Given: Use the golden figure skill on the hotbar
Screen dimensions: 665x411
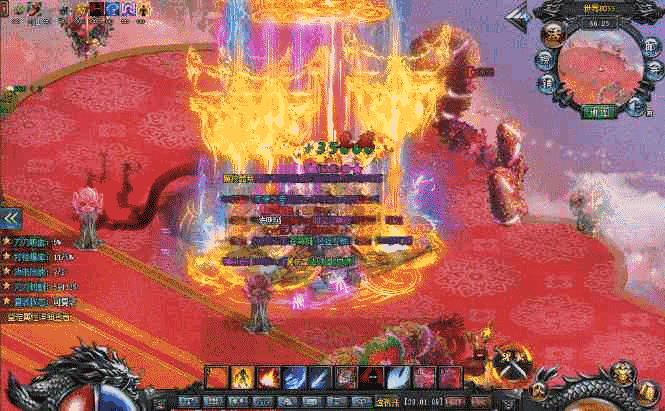Looking at the screenshot, I should coord(242,377).
